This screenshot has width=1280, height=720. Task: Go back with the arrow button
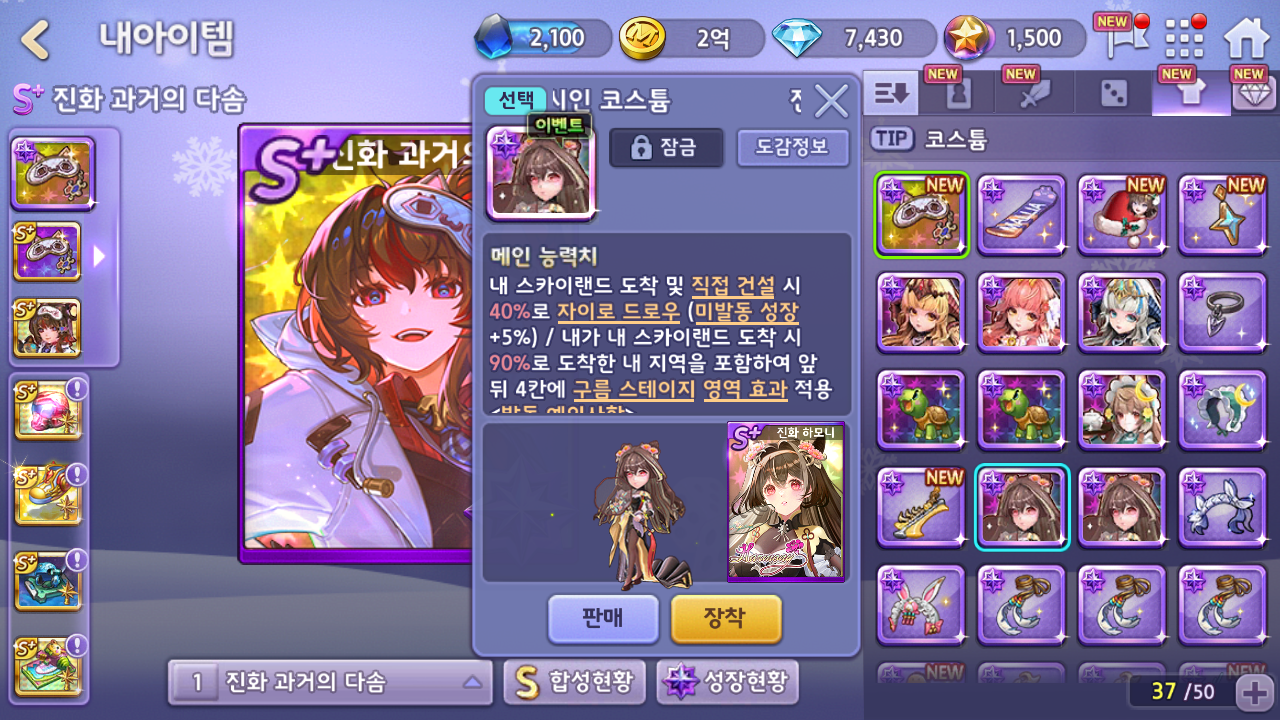tap(36, 40)
